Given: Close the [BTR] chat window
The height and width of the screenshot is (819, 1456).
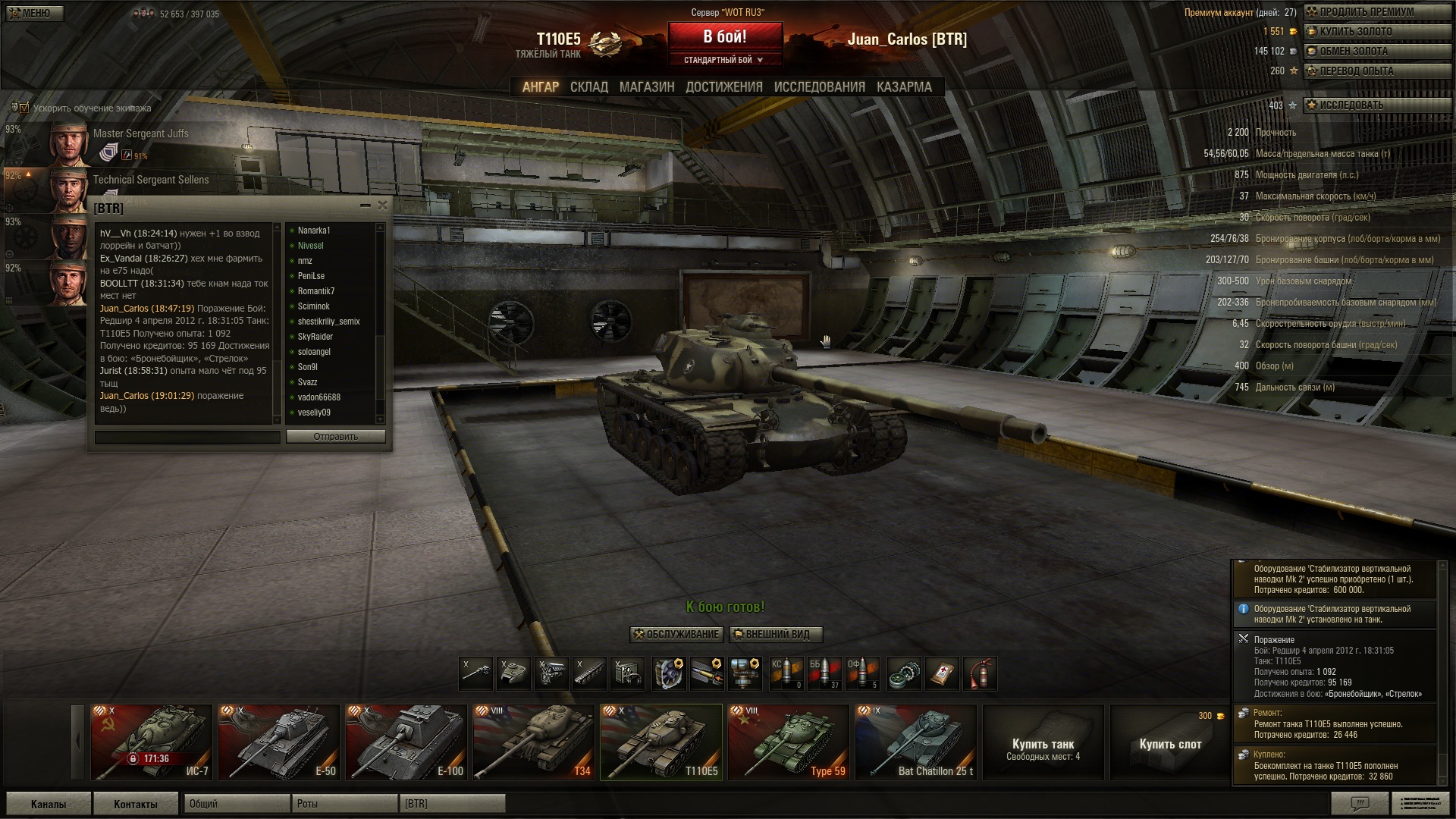Looking at the screenshot, I should 382,206.
